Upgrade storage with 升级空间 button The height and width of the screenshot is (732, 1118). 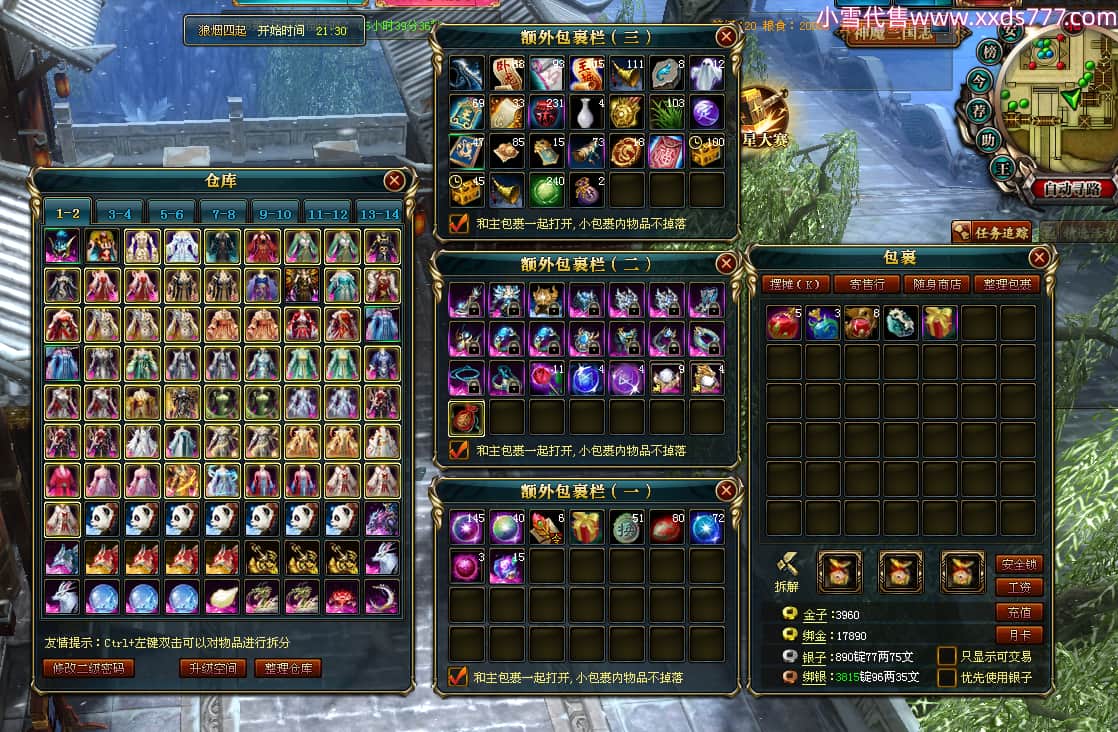(x=213, y=668)
